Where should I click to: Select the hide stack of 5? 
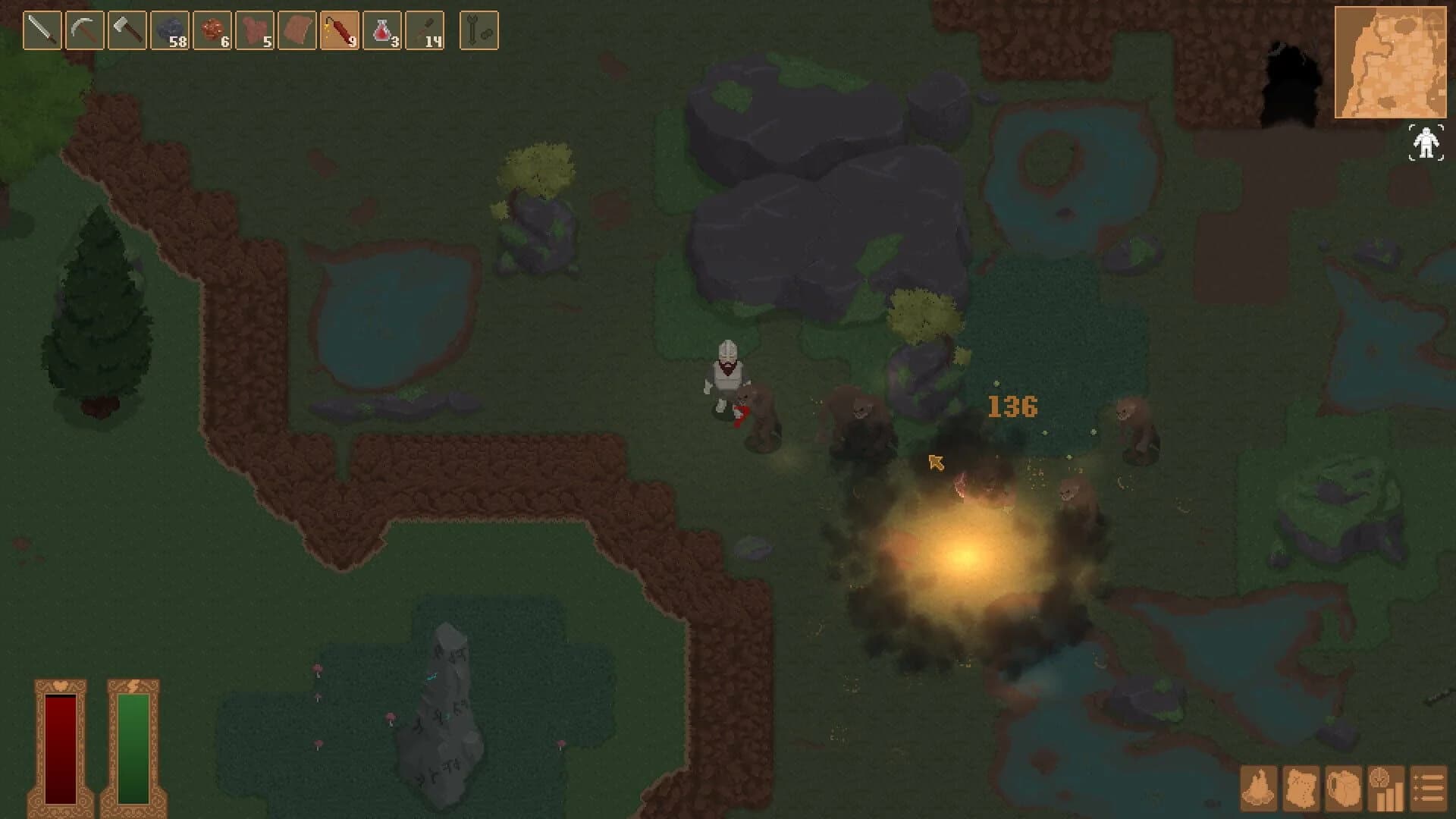pyautogui.click(x=256, y=29)
